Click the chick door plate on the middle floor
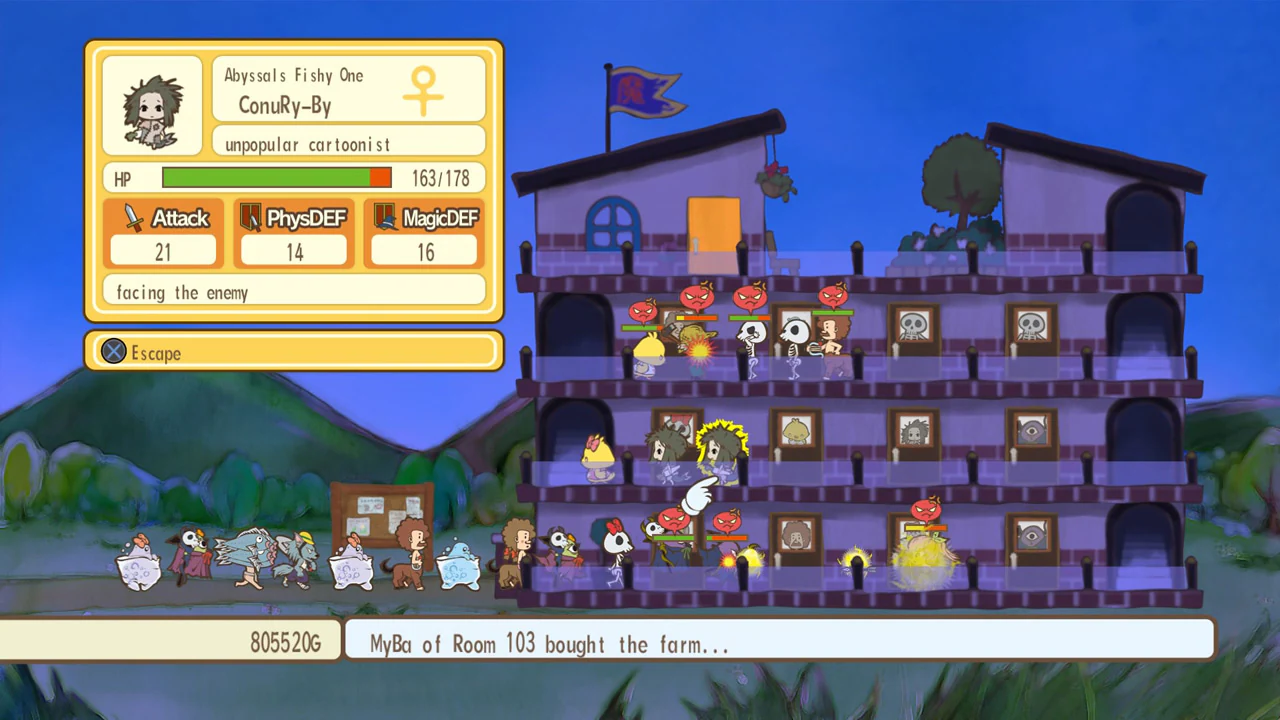 click(798, 430)
